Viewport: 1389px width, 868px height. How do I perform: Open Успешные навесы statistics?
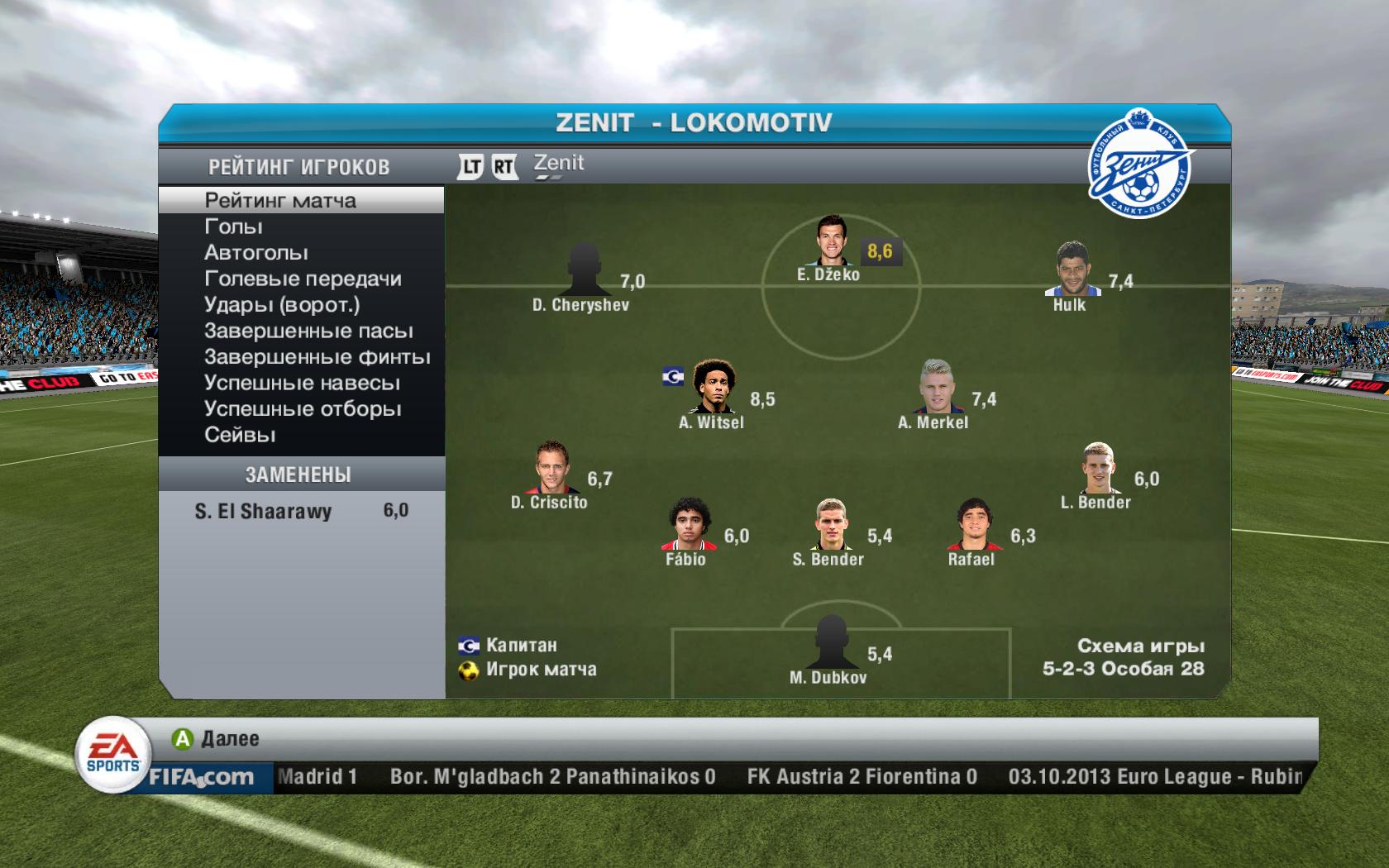pos(302,383)
